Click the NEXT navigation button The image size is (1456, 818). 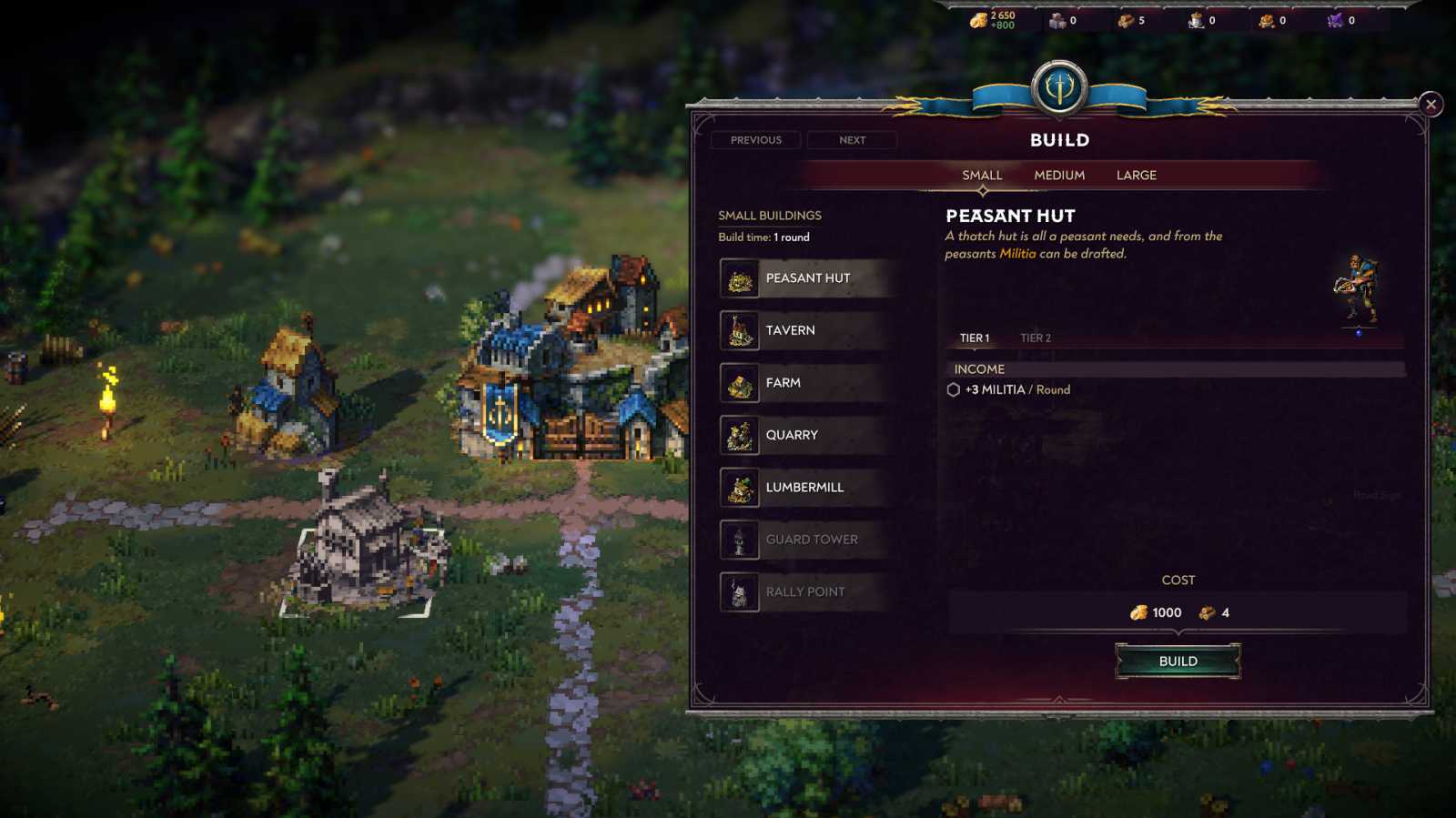[x=852, y=139]
